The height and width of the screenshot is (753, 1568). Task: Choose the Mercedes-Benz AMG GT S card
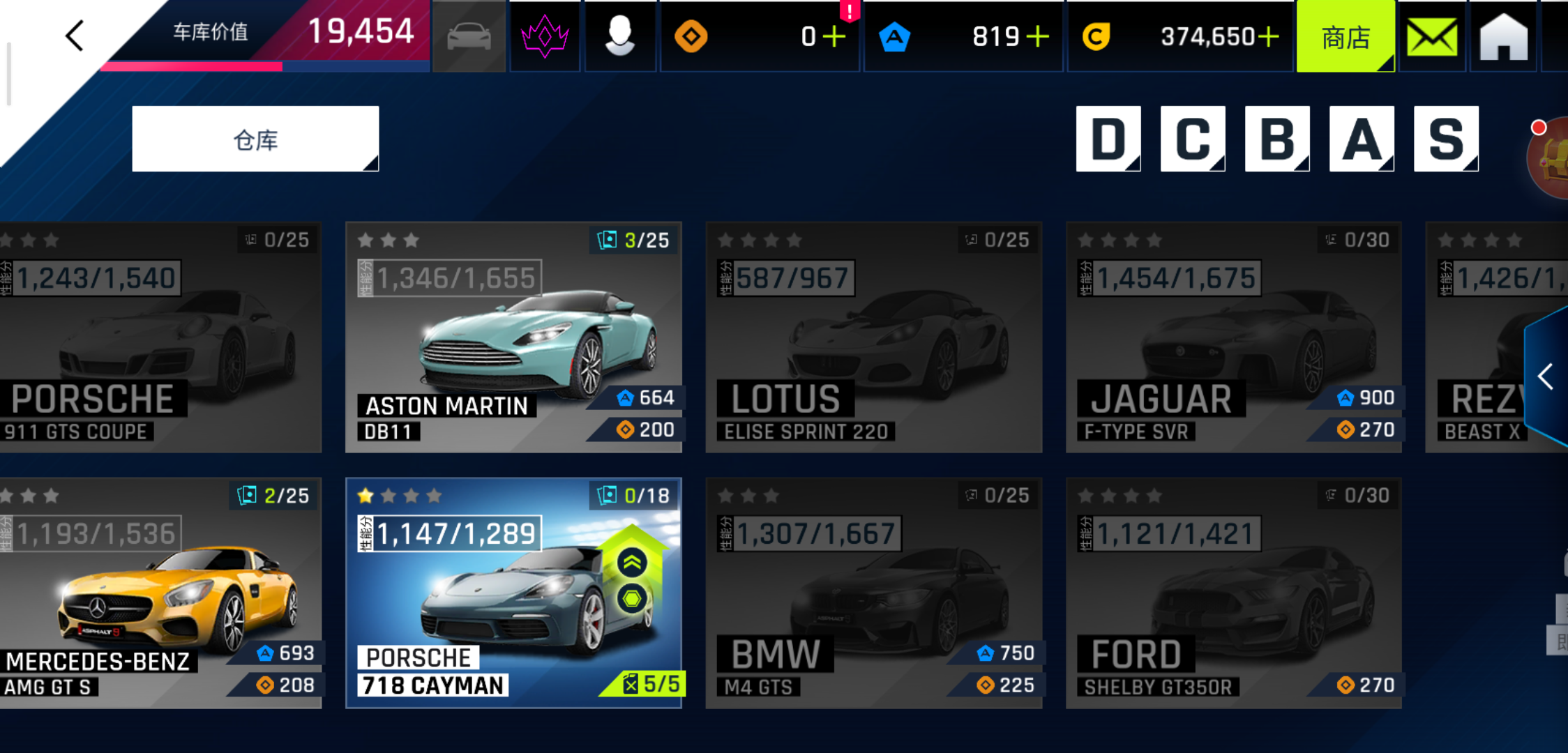click(x=159, y=593)
